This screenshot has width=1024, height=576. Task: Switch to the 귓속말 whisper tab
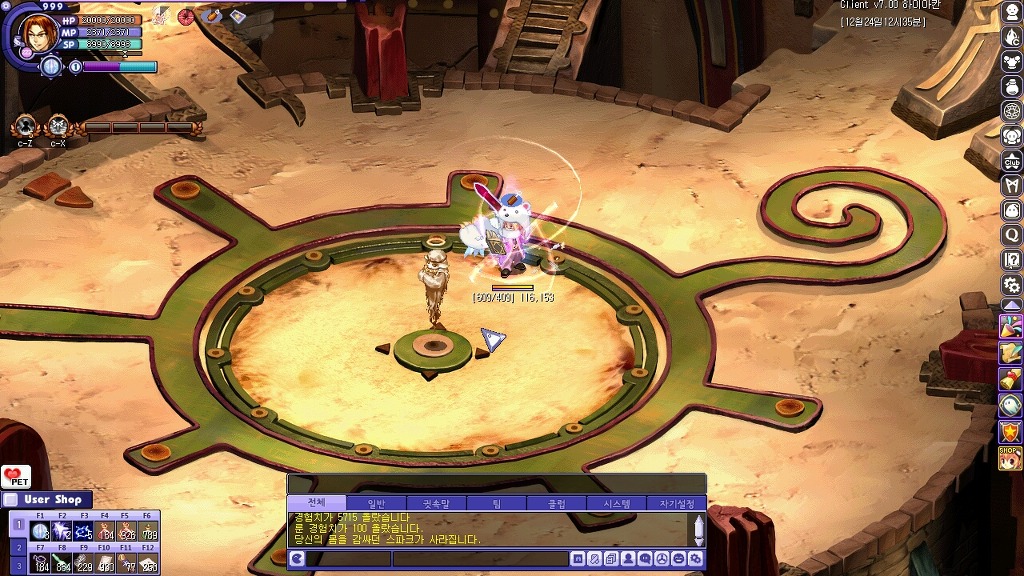tap(436, 503)
